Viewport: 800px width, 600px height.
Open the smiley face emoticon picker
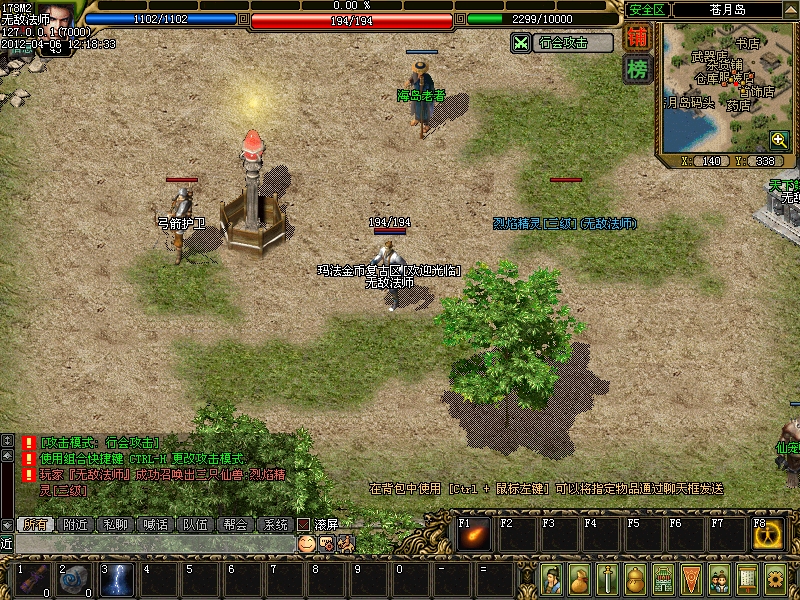306,543
